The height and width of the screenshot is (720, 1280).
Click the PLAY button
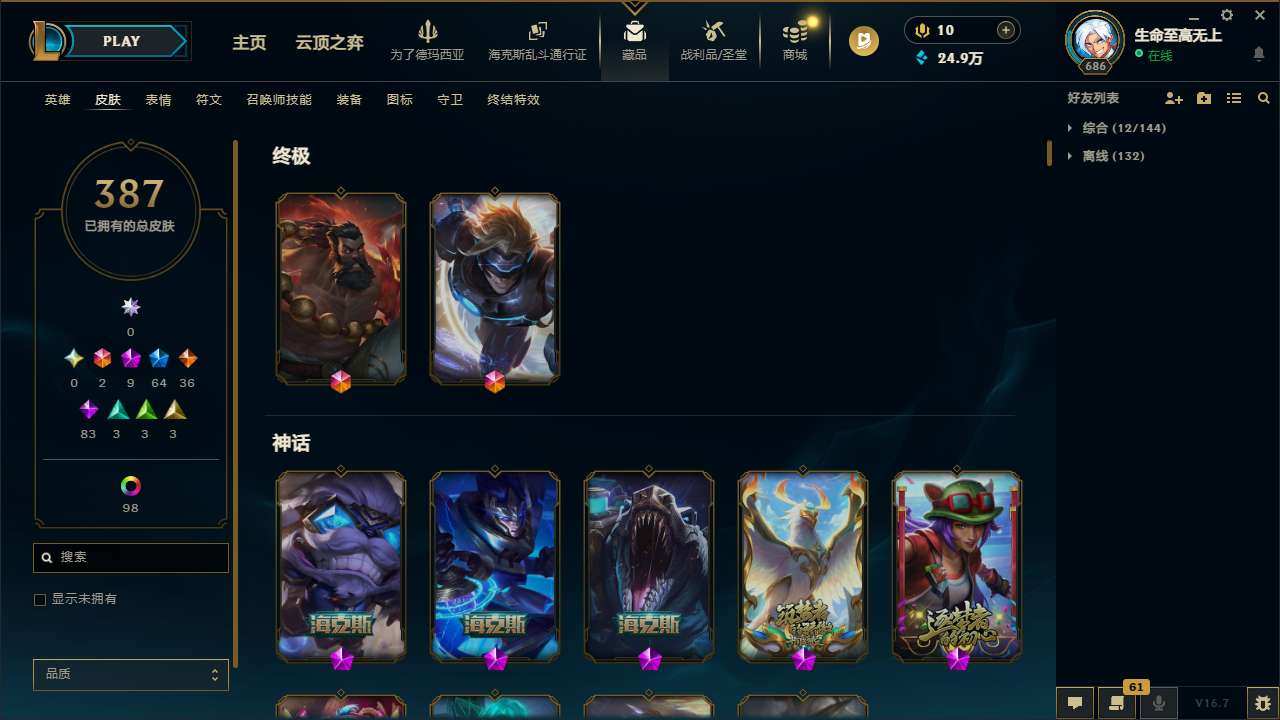click(x=121, y=41)
